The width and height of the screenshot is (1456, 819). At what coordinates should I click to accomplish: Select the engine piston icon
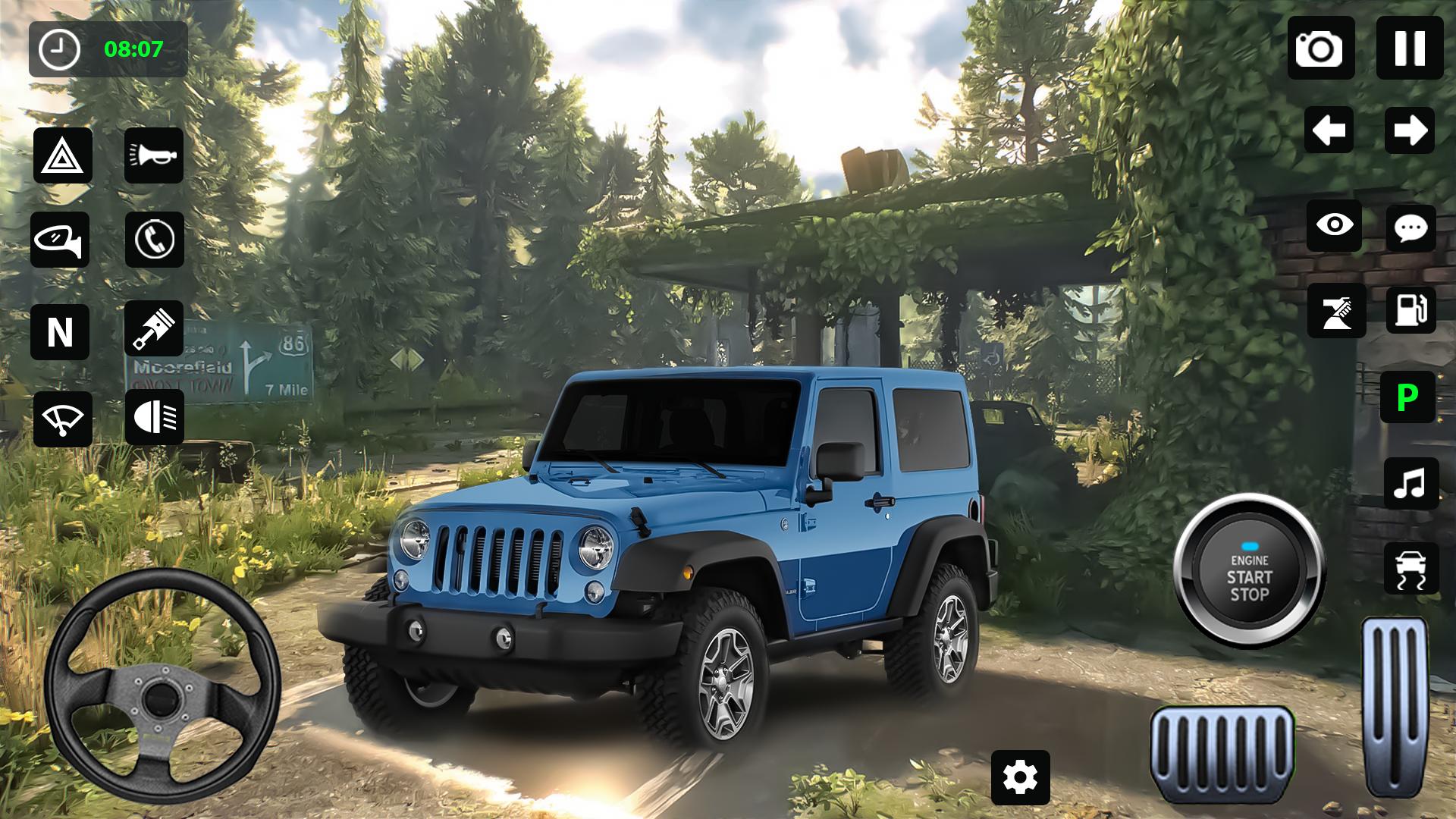point(154,328)
